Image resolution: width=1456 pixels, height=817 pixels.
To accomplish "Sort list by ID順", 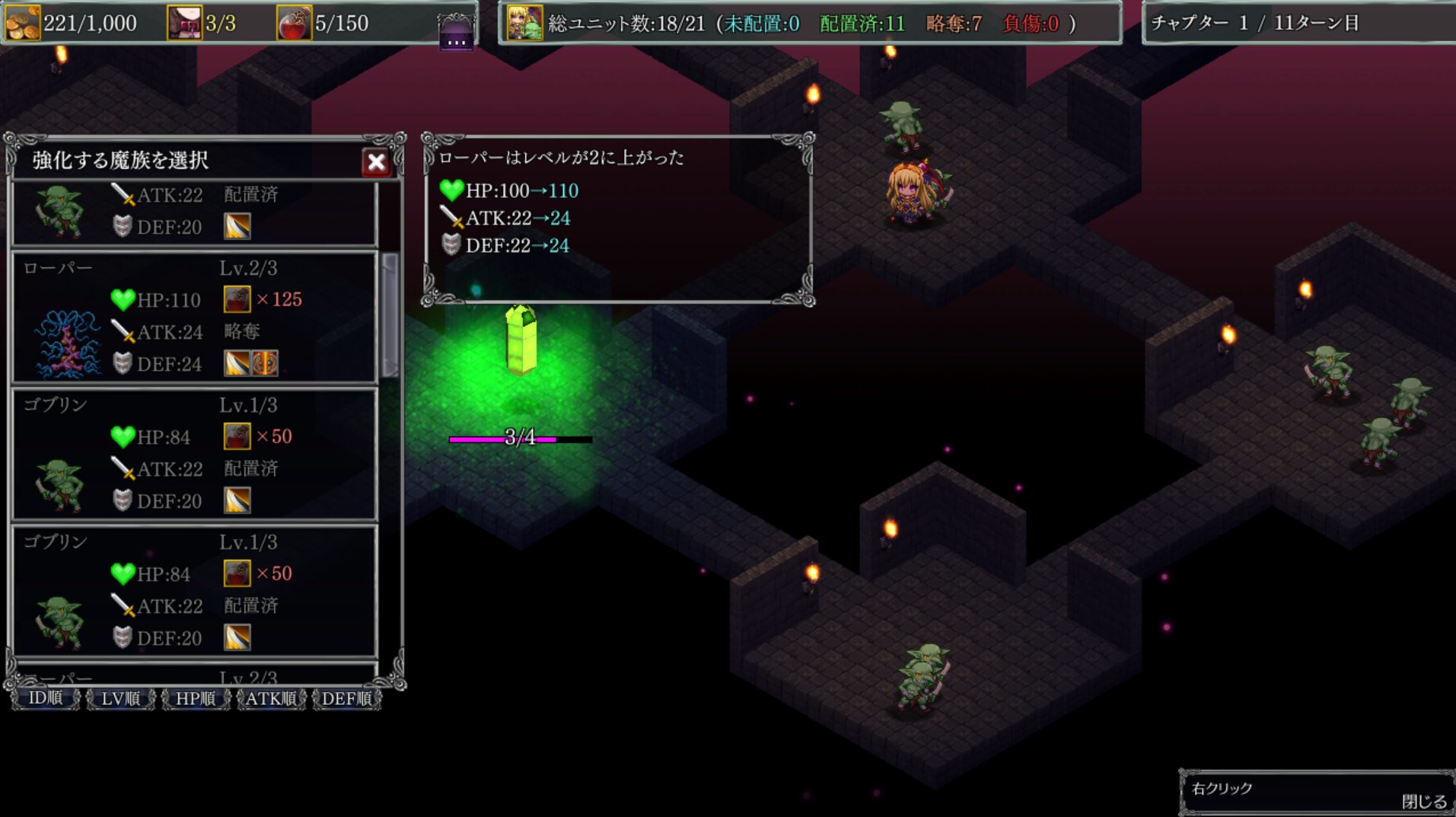I will 46,698.
